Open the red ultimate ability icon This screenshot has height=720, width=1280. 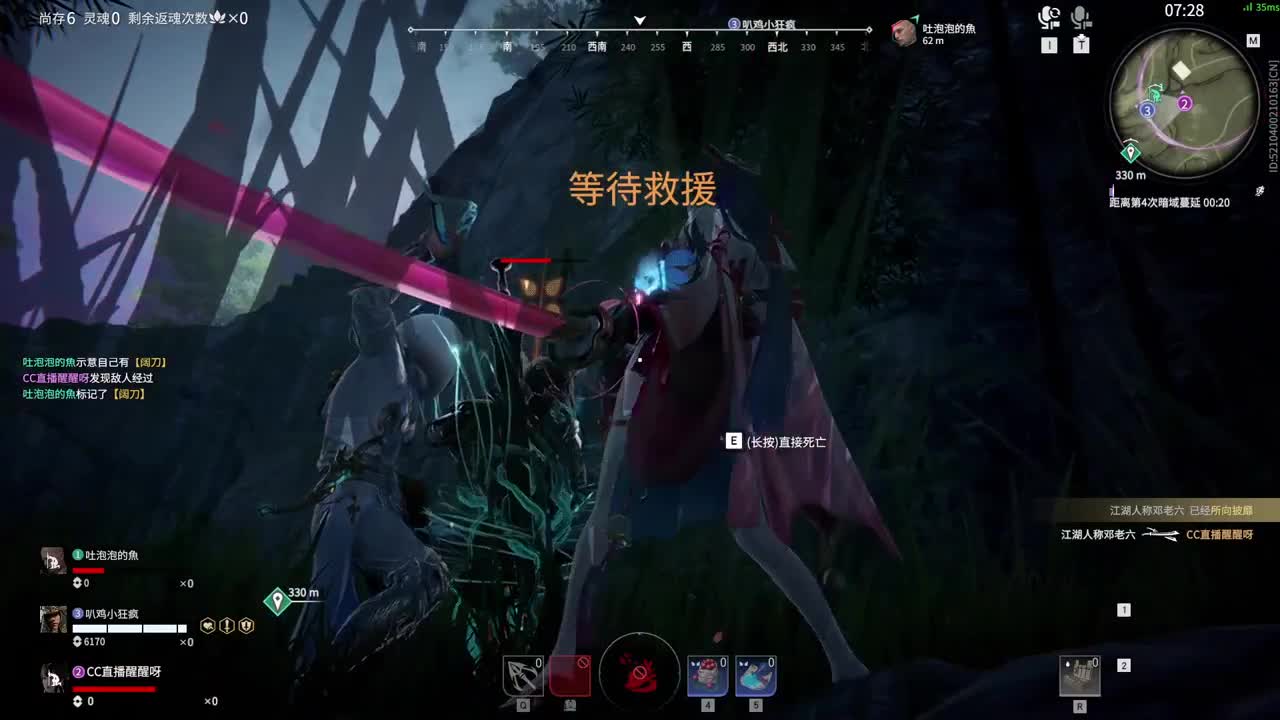(640, 673)
